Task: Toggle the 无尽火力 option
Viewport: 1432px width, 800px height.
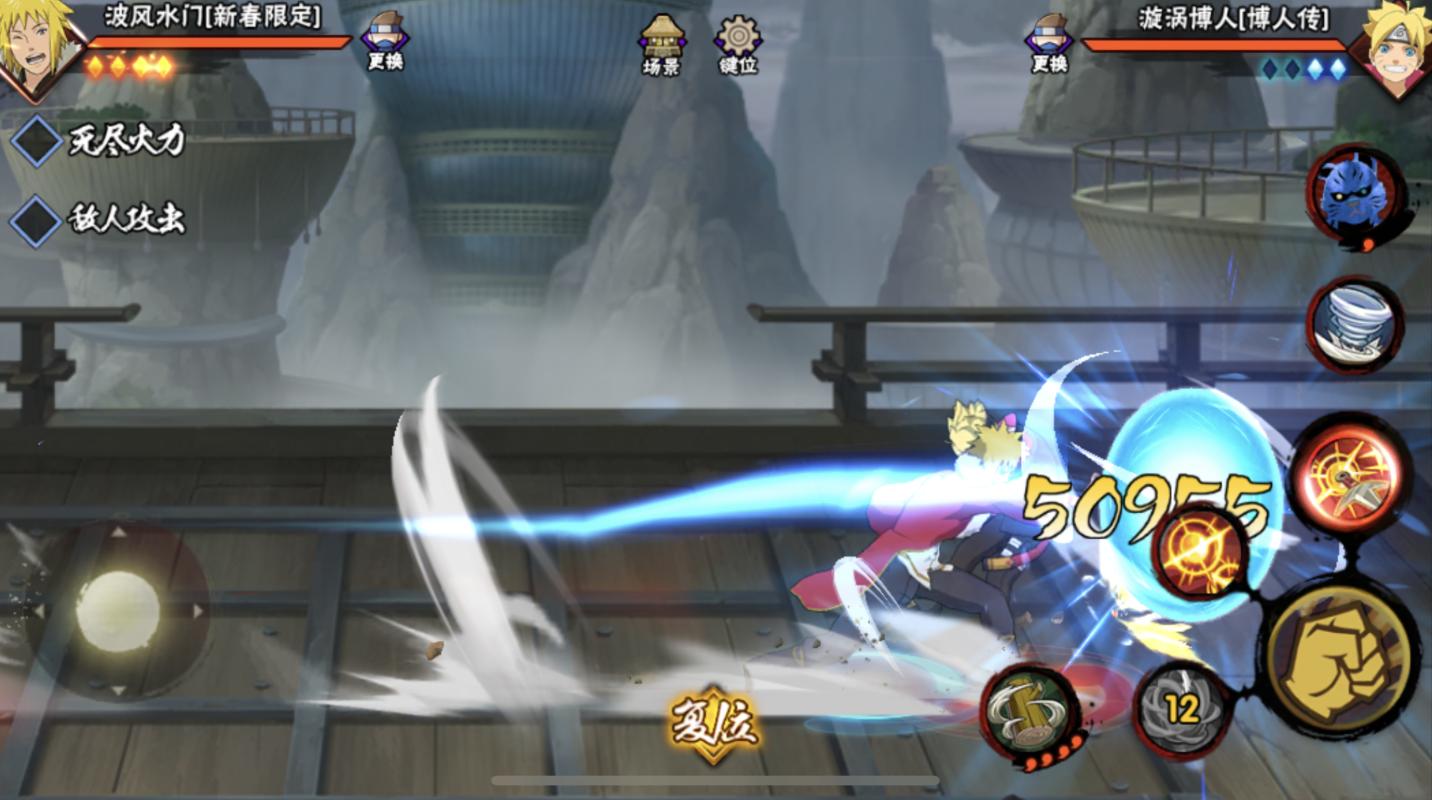Action: 36,142
